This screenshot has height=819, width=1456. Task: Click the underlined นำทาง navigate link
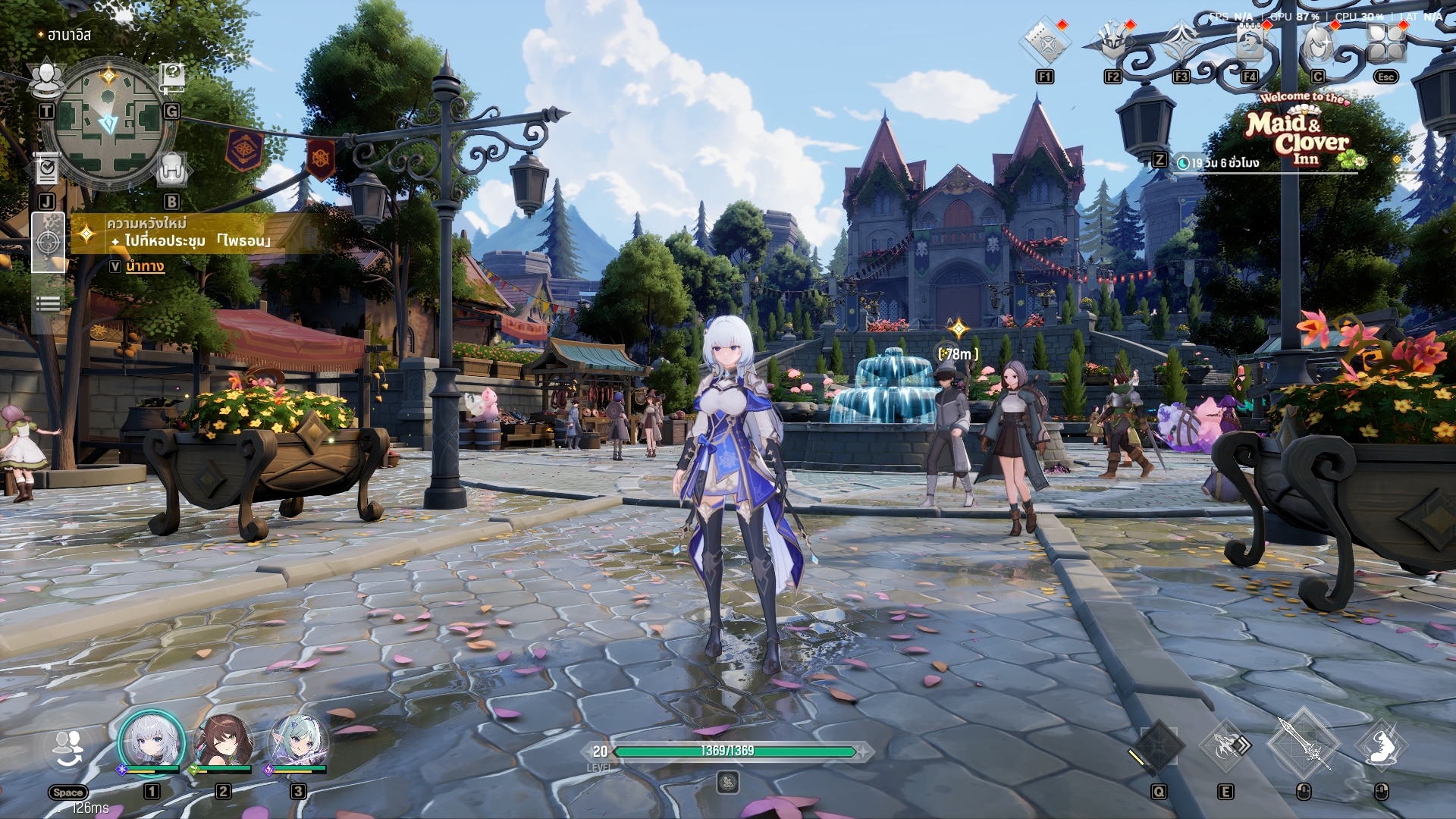145,266
